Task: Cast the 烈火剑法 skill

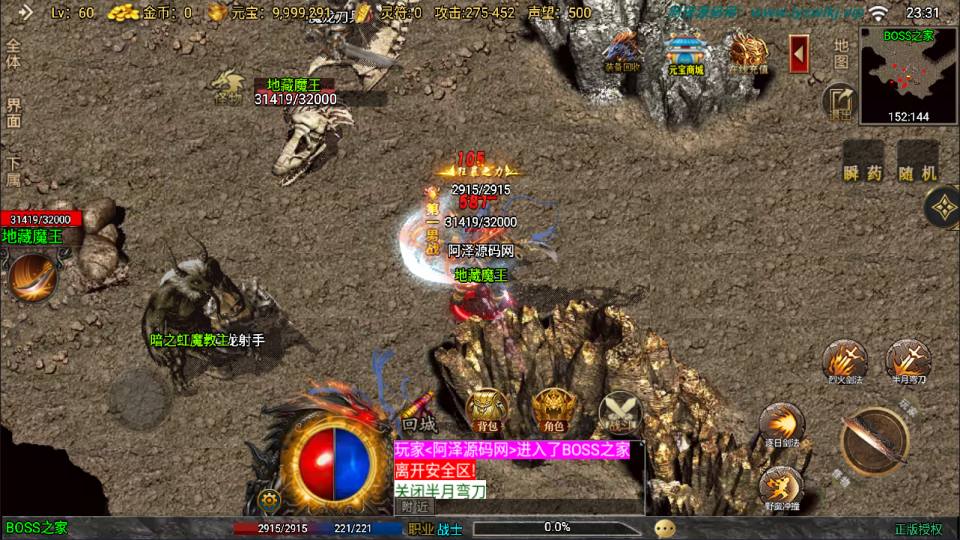Action: click(844, 362)
